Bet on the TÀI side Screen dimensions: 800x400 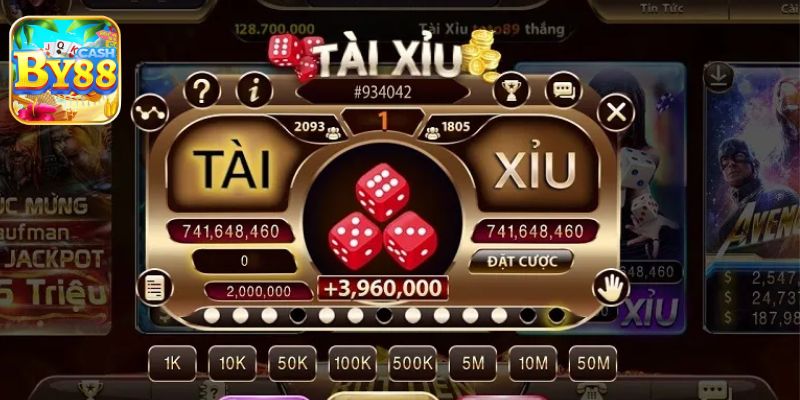click(x=231, y=171)
